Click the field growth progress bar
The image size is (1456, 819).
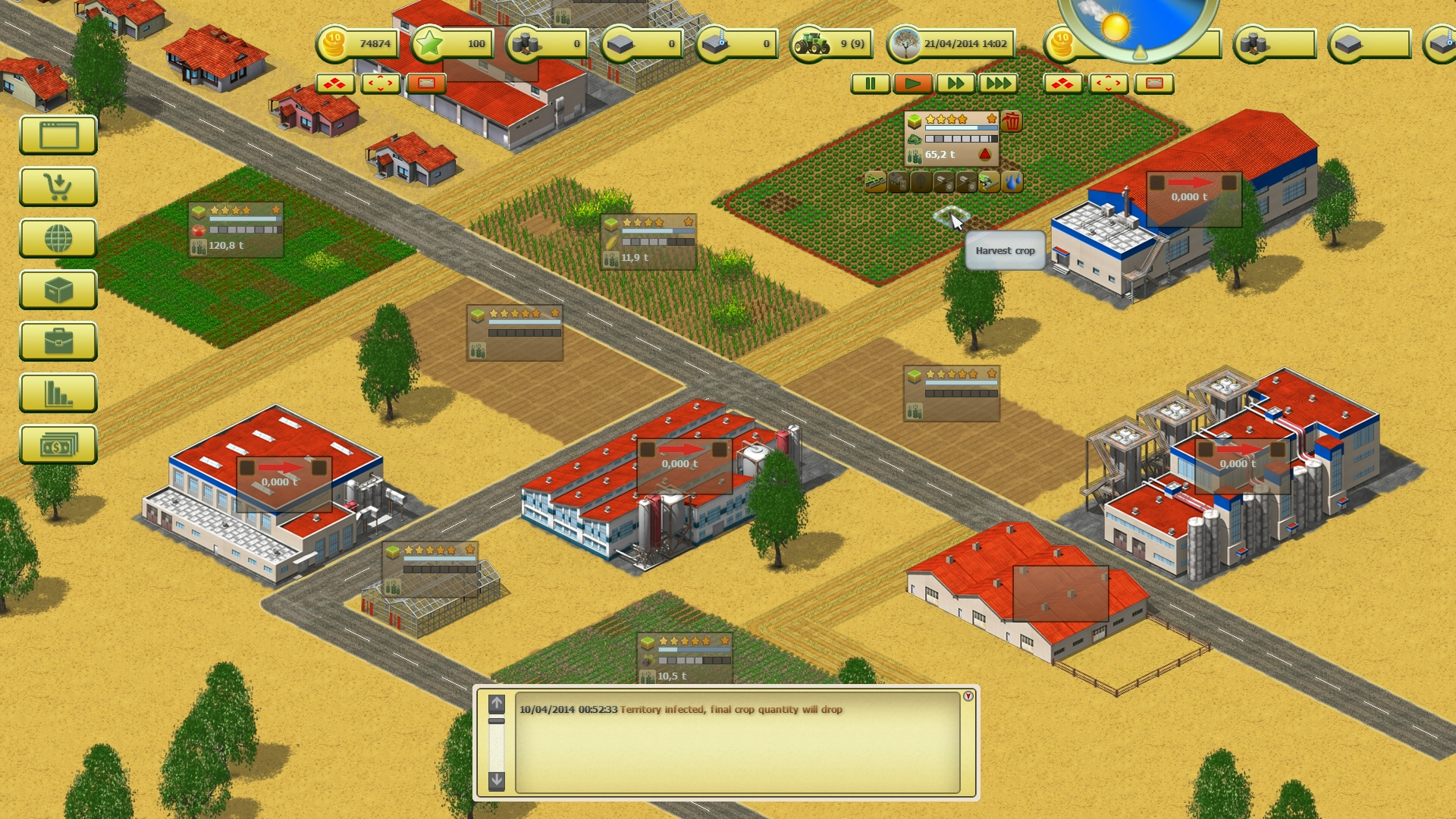[962, 128]
